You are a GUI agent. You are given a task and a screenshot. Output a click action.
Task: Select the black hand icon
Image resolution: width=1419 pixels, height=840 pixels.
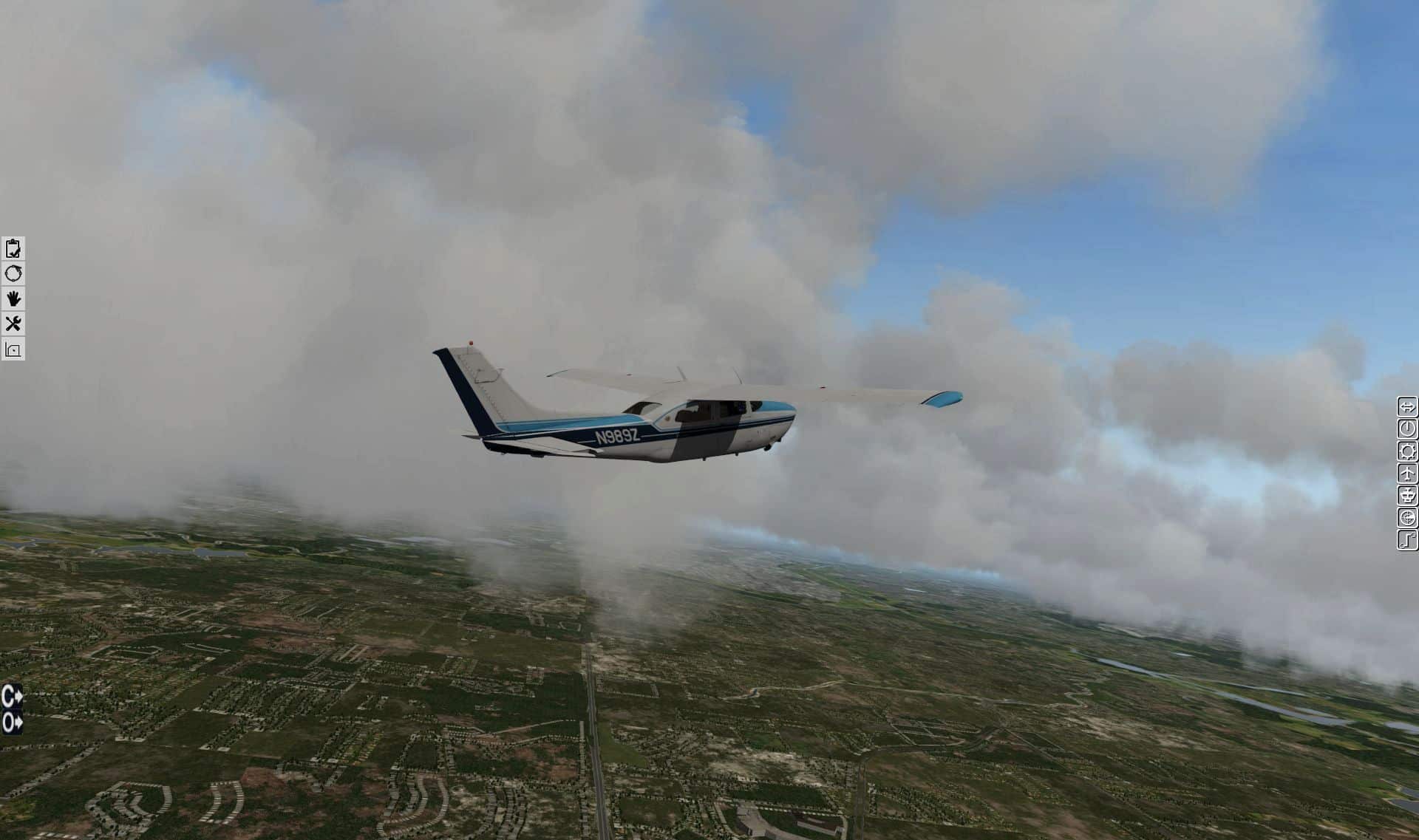(x=13, y=298)
